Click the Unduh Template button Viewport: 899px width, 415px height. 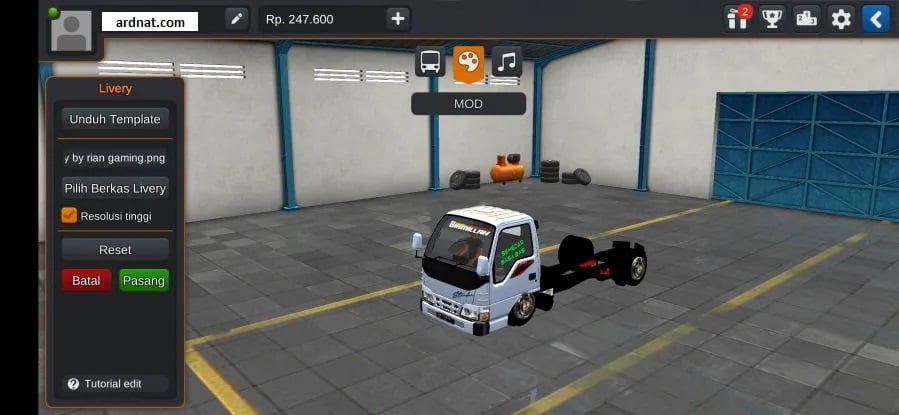(114, 119)
